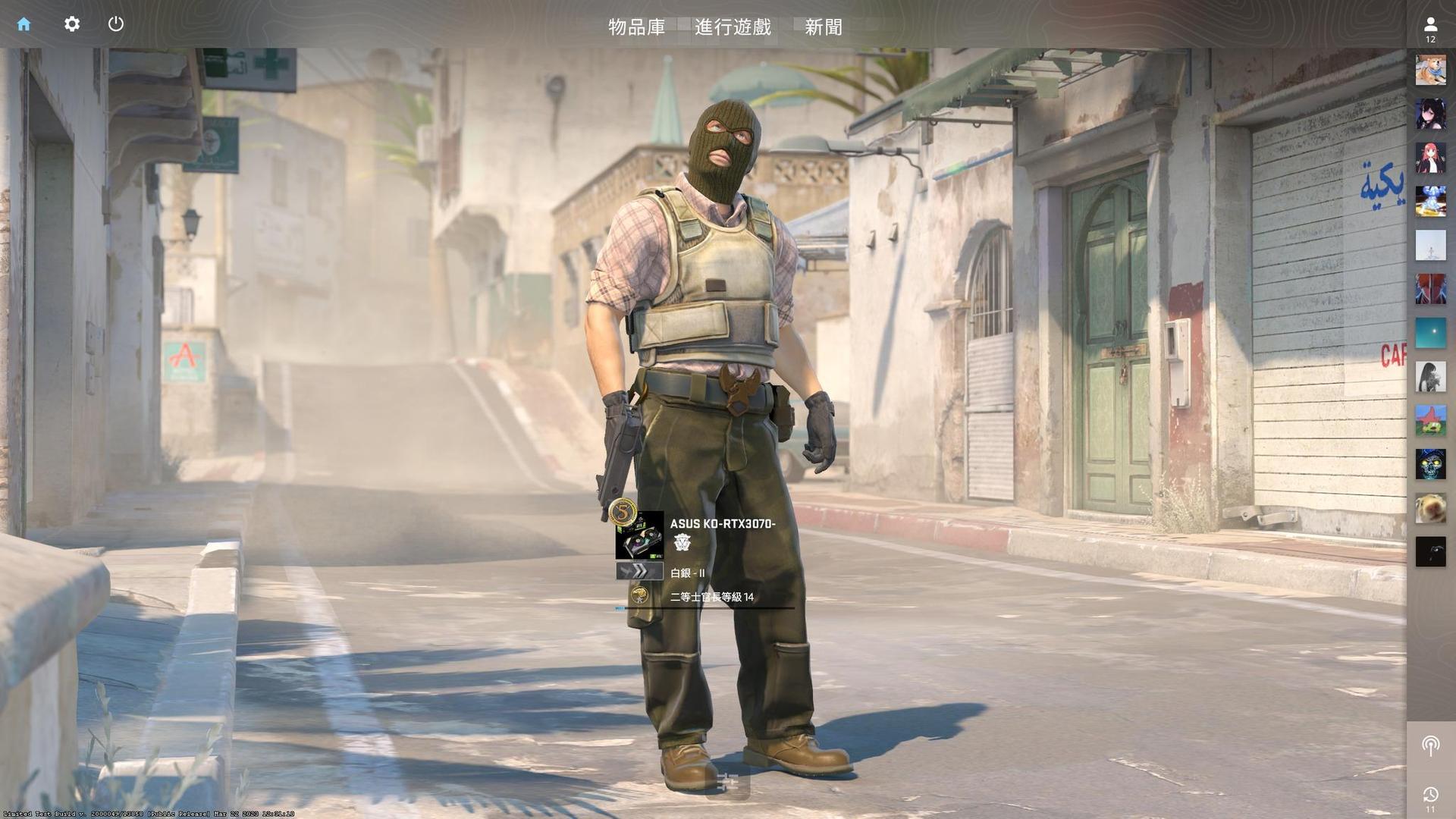Click the bottom avatar thumbnail in the friends sidebar
Screen dimensions: 1456x819
coord(1429,552)
